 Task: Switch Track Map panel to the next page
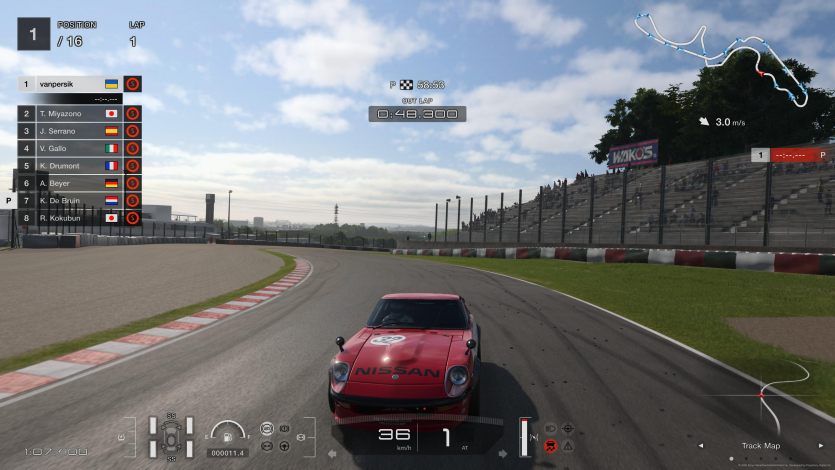(823, 445)
